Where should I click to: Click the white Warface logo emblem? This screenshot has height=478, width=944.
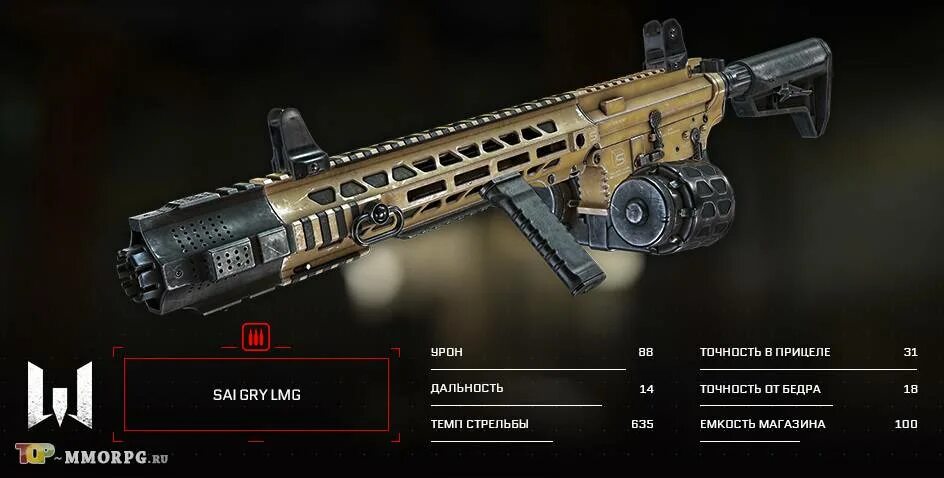[x=60, y=395]
